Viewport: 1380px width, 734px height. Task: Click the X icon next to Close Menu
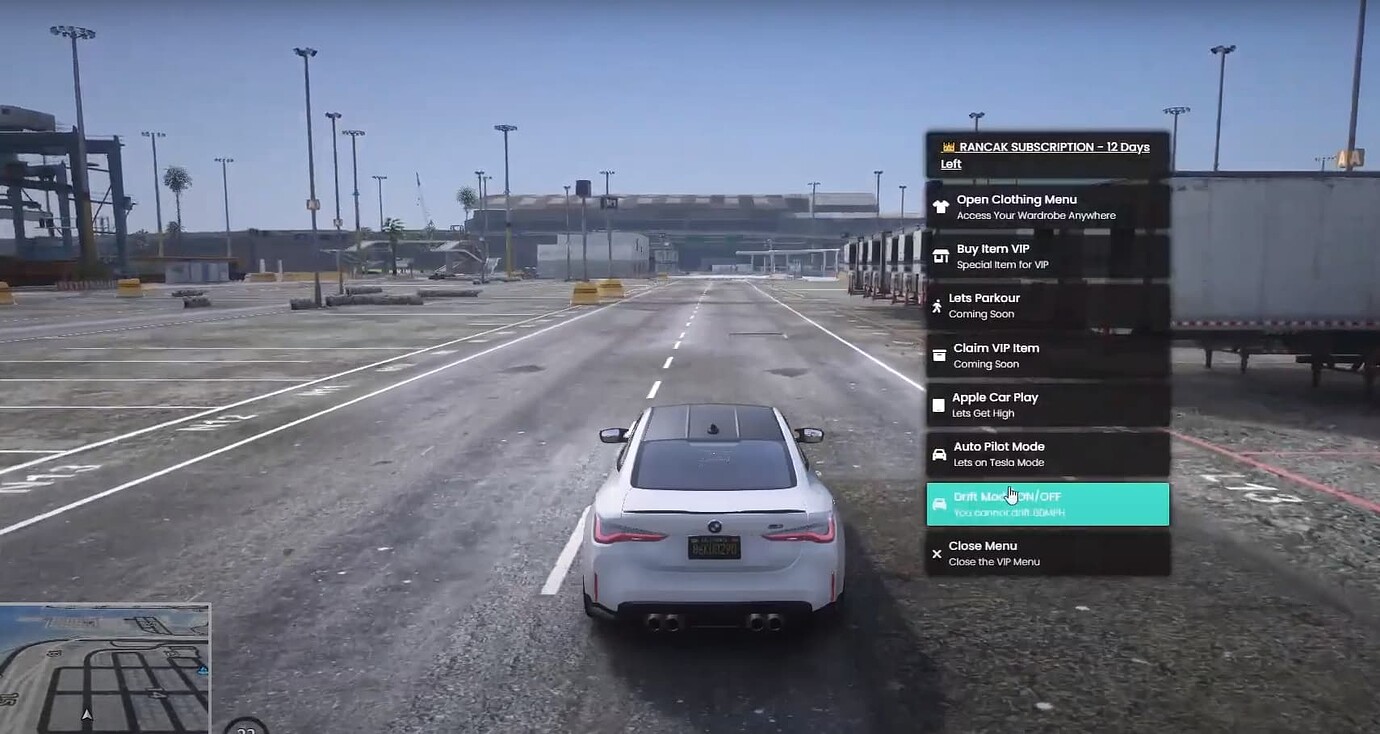(937, 552)
